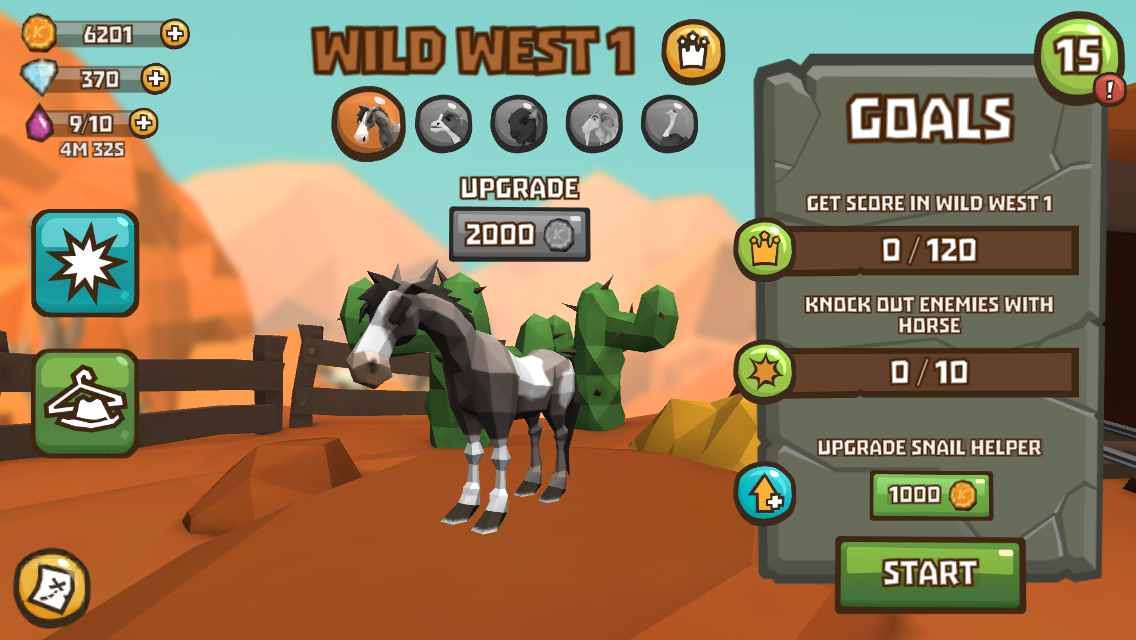Start the Wild West 1 level
This screenshot has width=1136, height=640.
(x=929, y=573)
